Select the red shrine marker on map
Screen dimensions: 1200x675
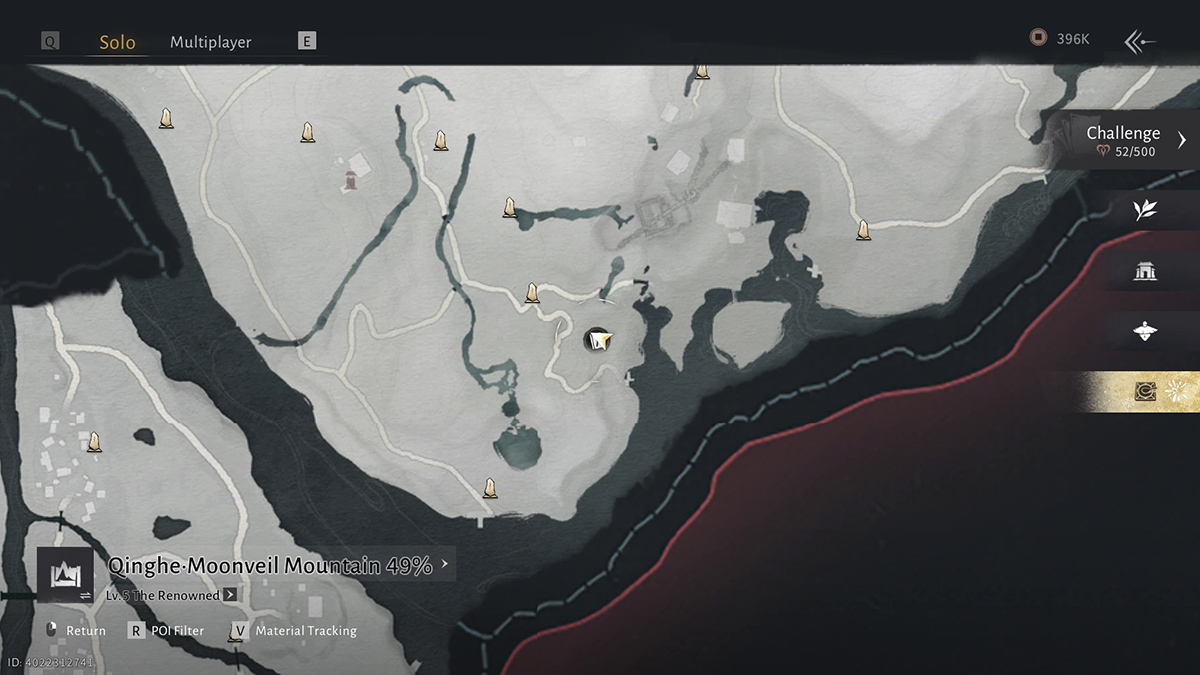click(x=350, y=180)
